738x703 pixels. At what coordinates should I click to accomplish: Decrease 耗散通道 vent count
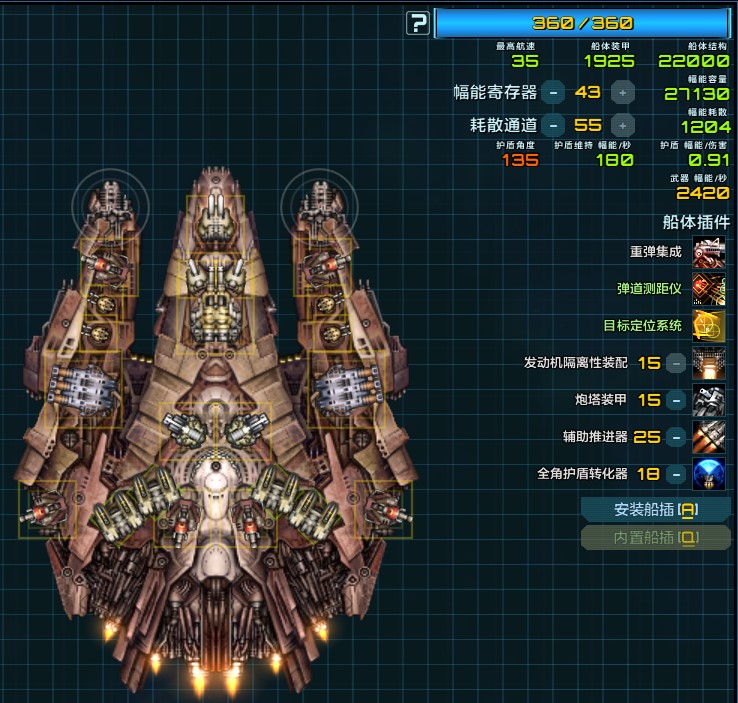coord(553,125)
